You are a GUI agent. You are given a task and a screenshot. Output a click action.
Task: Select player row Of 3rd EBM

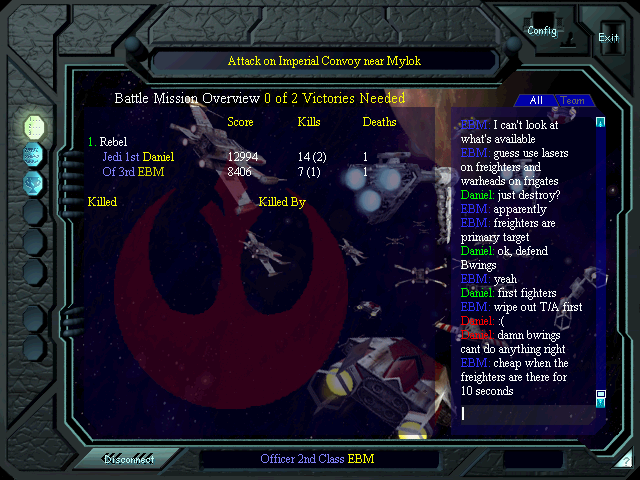click(126, 172)
